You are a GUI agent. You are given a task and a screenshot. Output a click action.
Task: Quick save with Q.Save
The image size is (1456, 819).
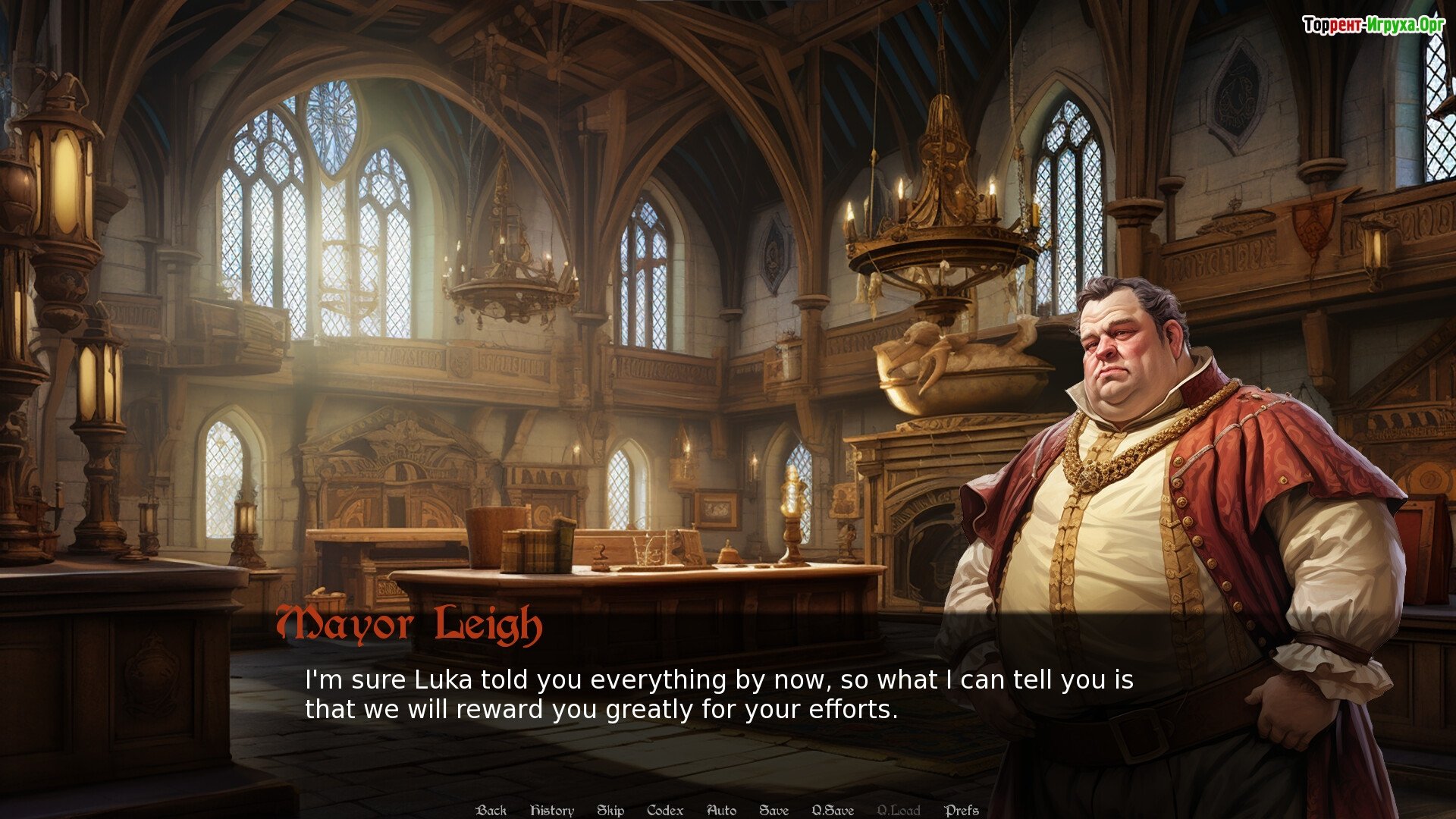(833, 810)
